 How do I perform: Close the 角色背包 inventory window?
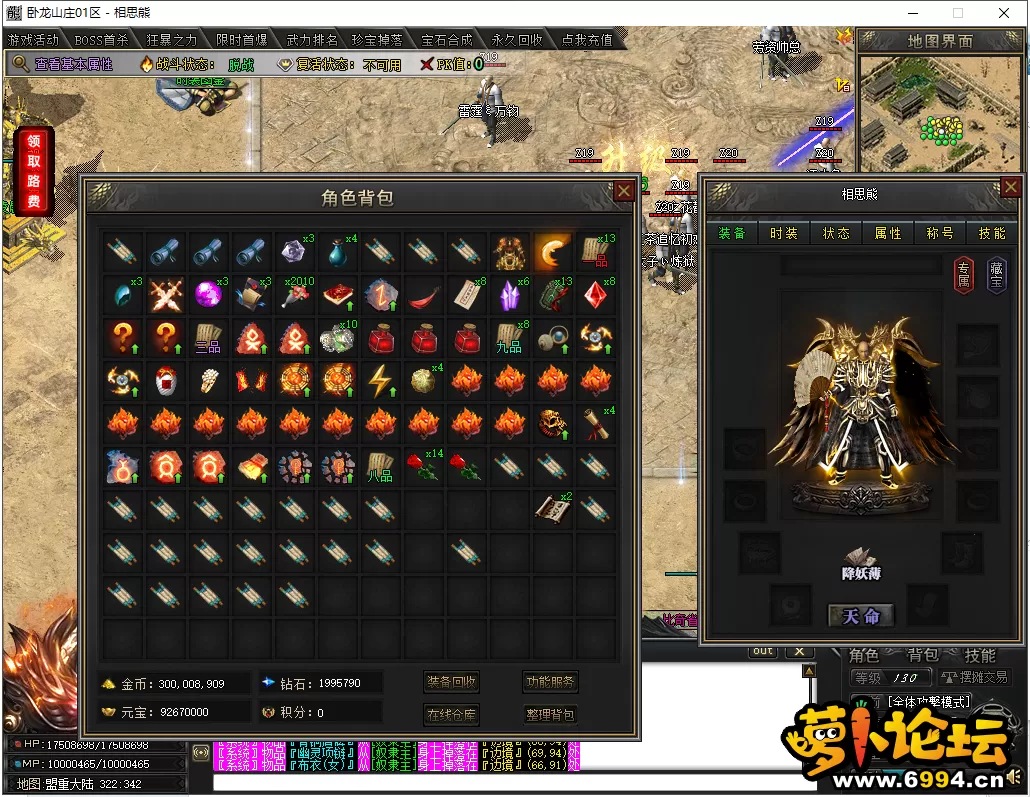coord(624,192)
